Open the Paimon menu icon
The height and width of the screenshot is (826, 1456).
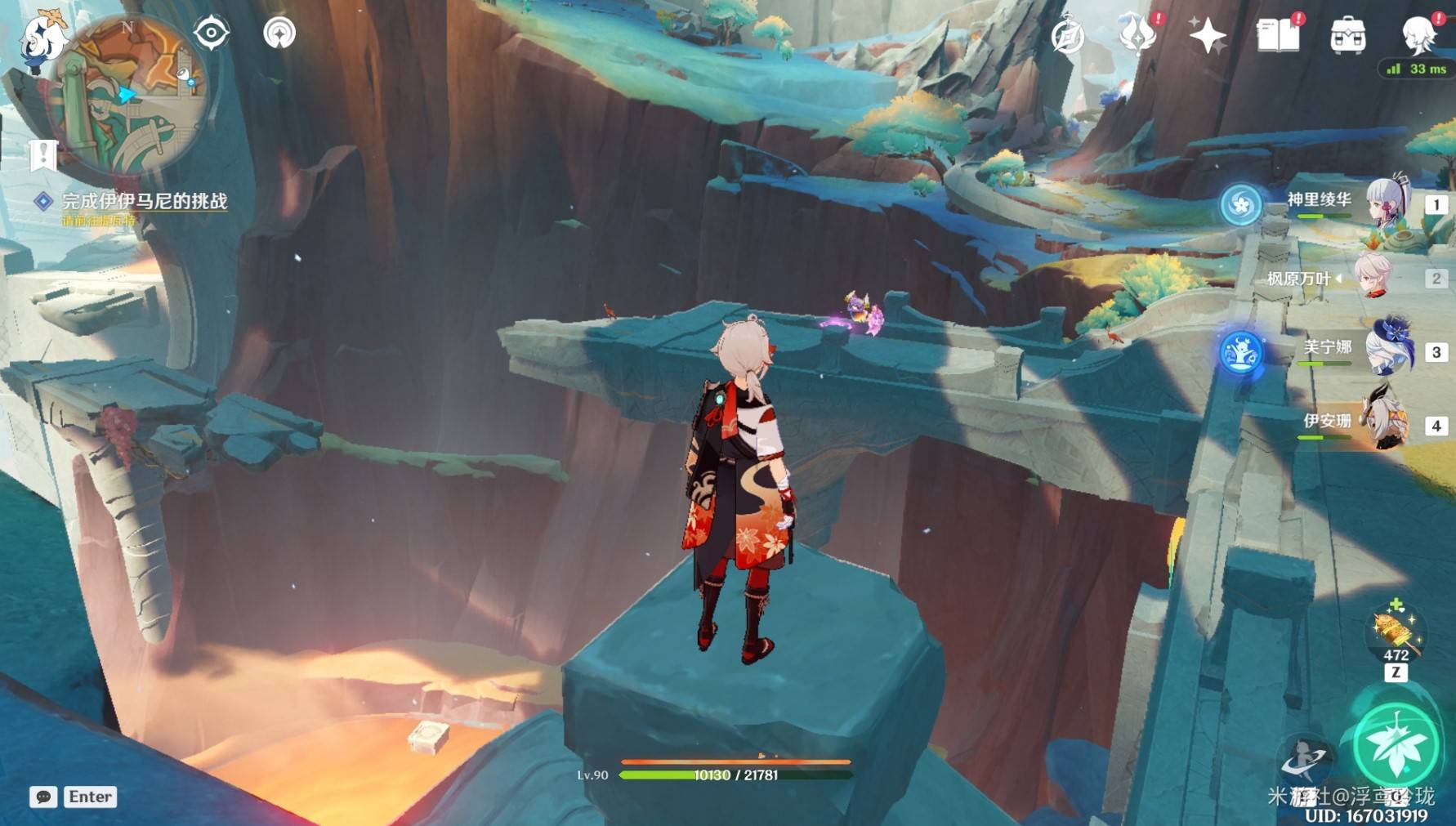[x=41, y=39]
